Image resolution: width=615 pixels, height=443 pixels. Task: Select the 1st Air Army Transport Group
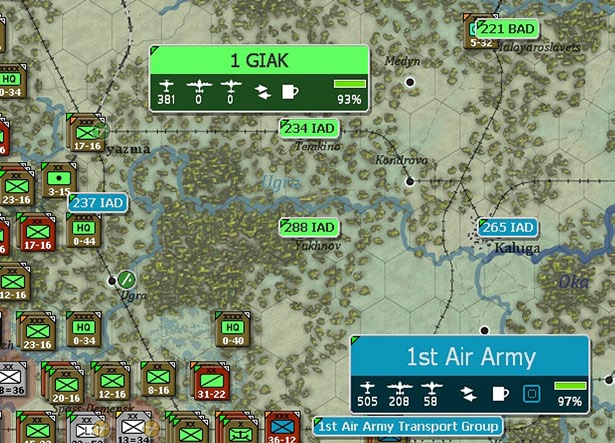[x=406, y=426]
